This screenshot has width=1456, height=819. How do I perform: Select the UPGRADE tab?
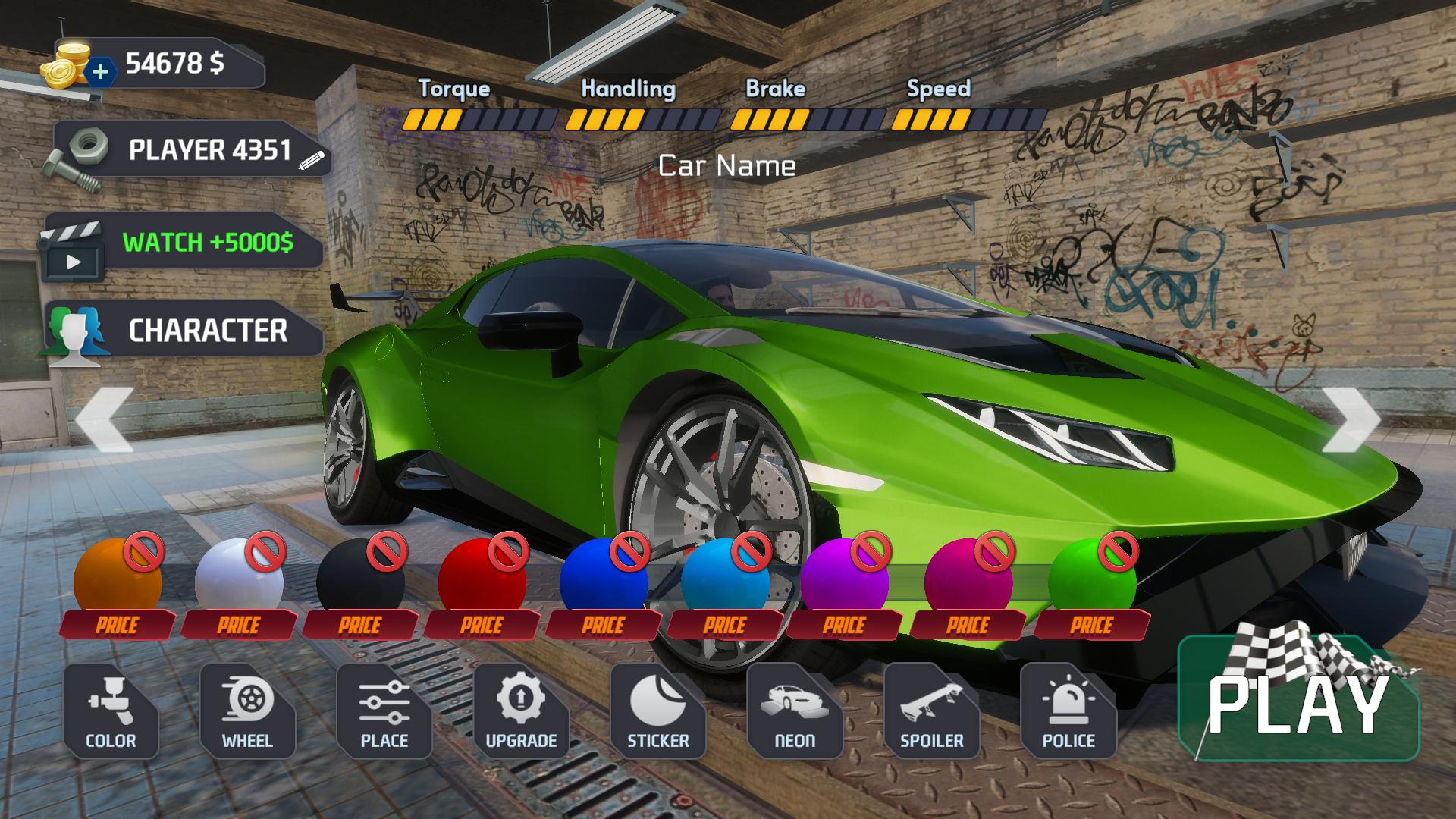(x=521, y=711)
